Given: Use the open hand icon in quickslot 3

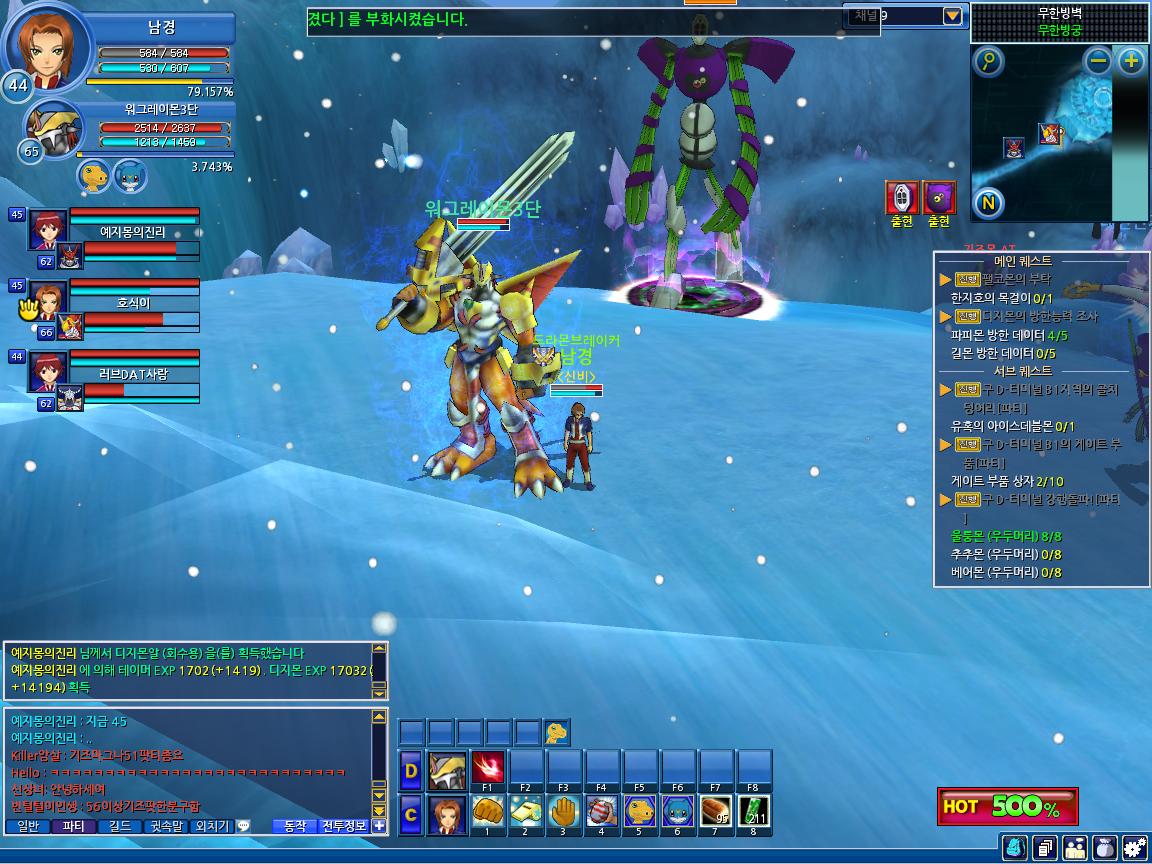Looking at the screenshot, I should 564,813.
